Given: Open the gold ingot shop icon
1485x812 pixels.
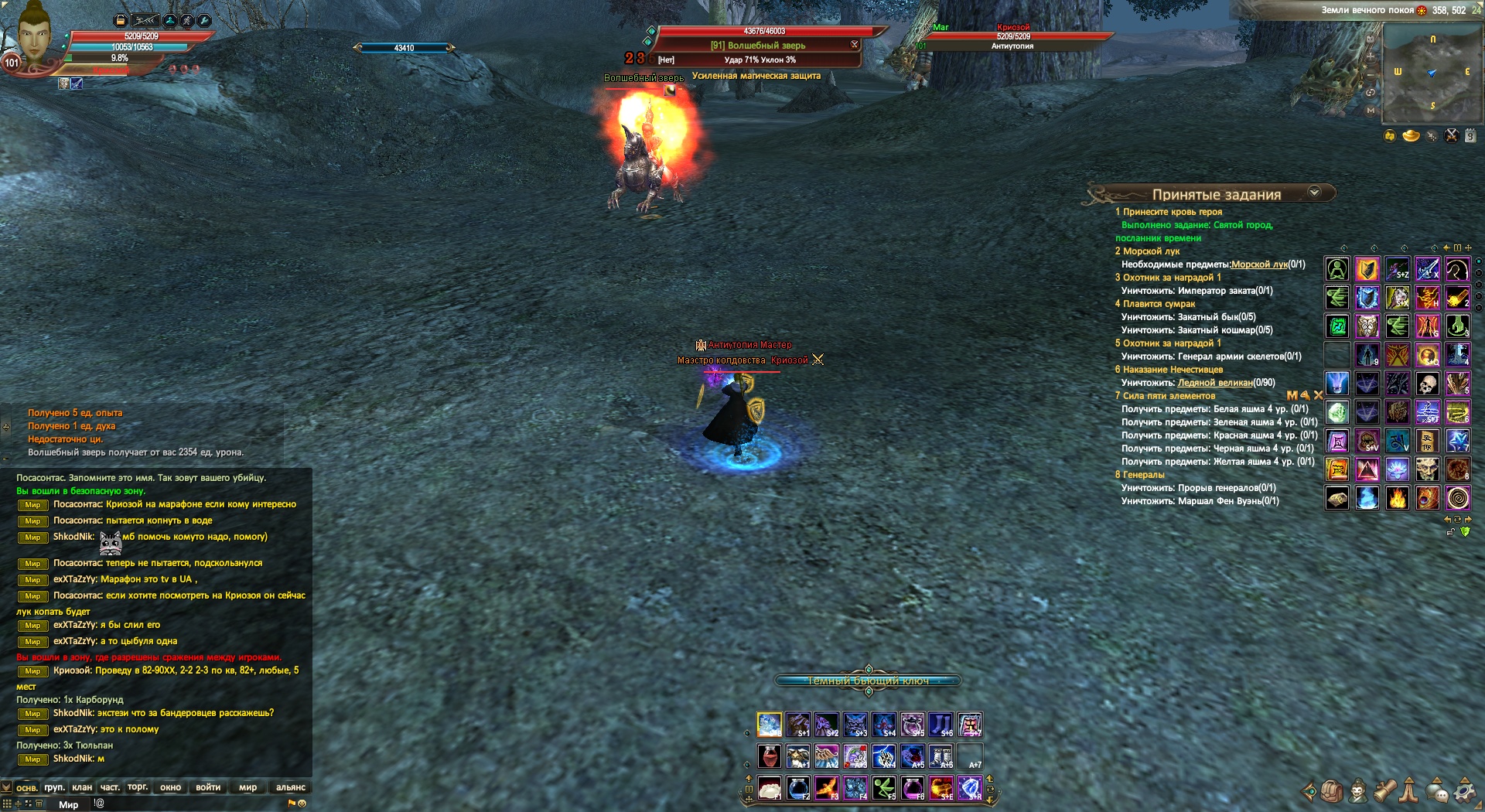Looking at the screenshot, I should click(x=1411, y=136).
